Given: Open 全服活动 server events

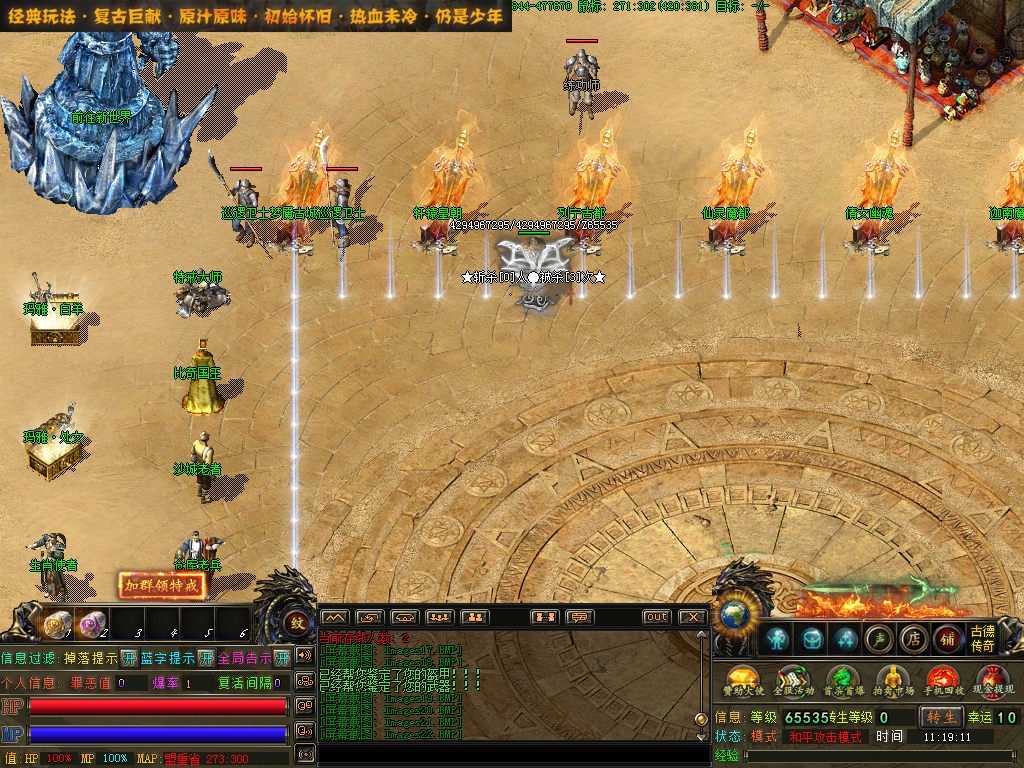Looking at the screenshot, I should [792, 681].
